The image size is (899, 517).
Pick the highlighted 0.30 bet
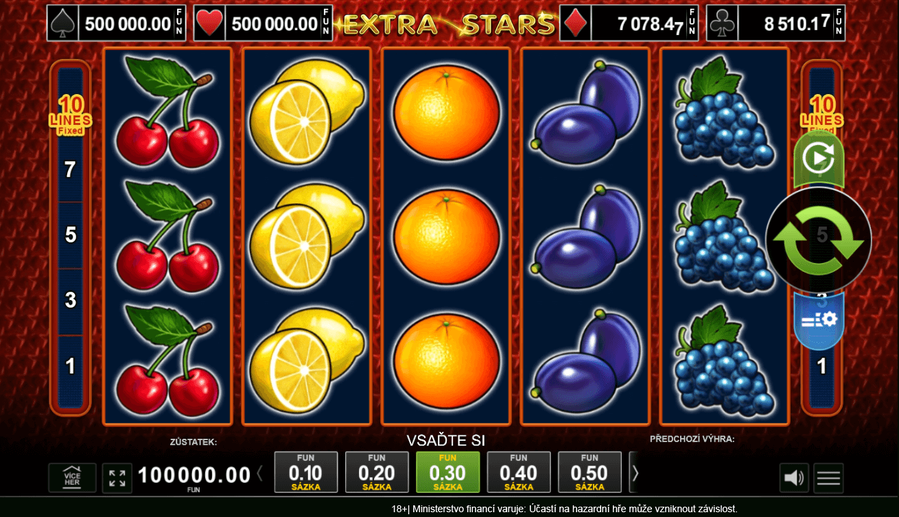tap(447, 472)
